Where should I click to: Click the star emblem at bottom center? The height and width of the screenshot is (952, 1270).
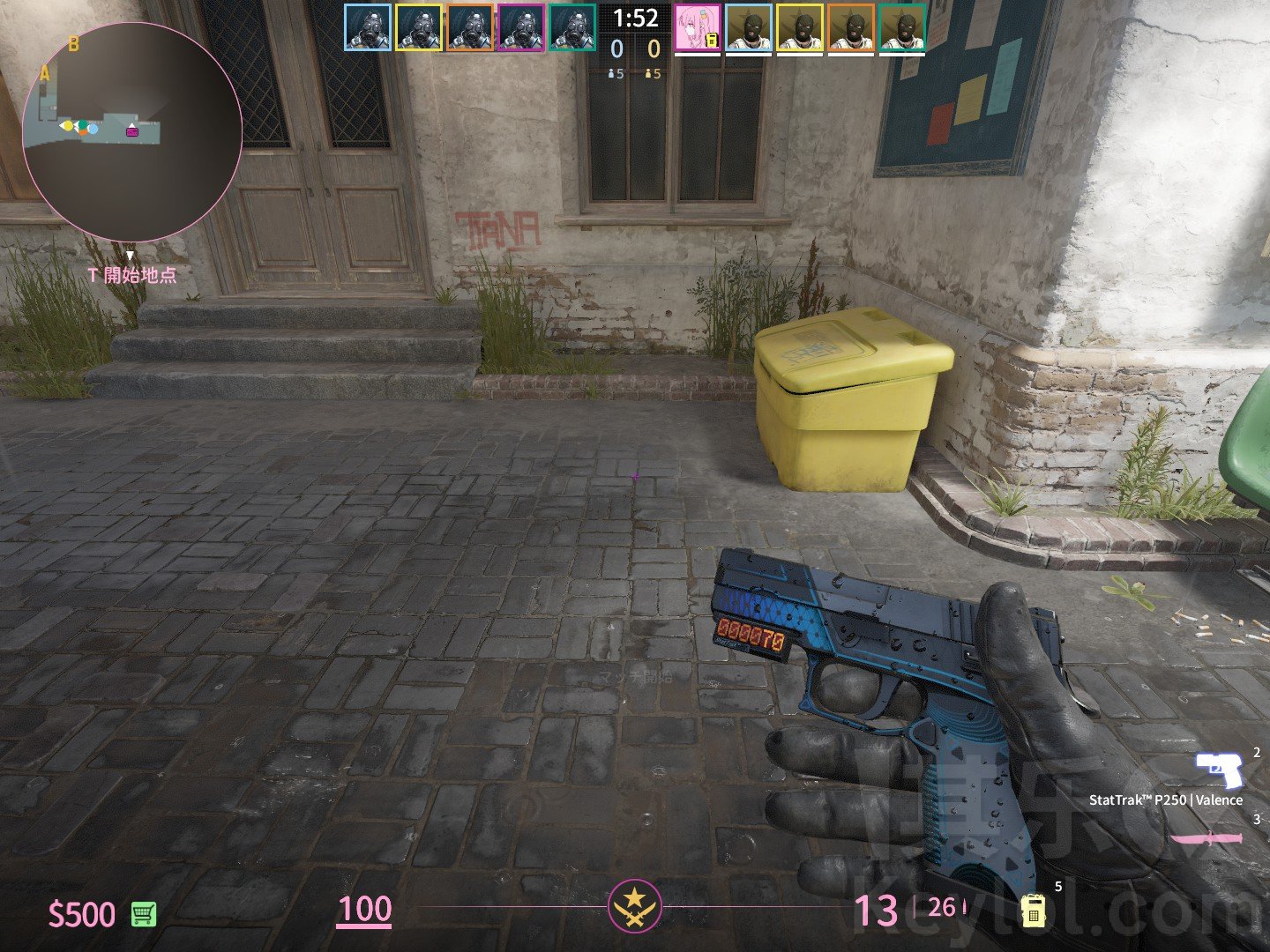coord(634,906)
